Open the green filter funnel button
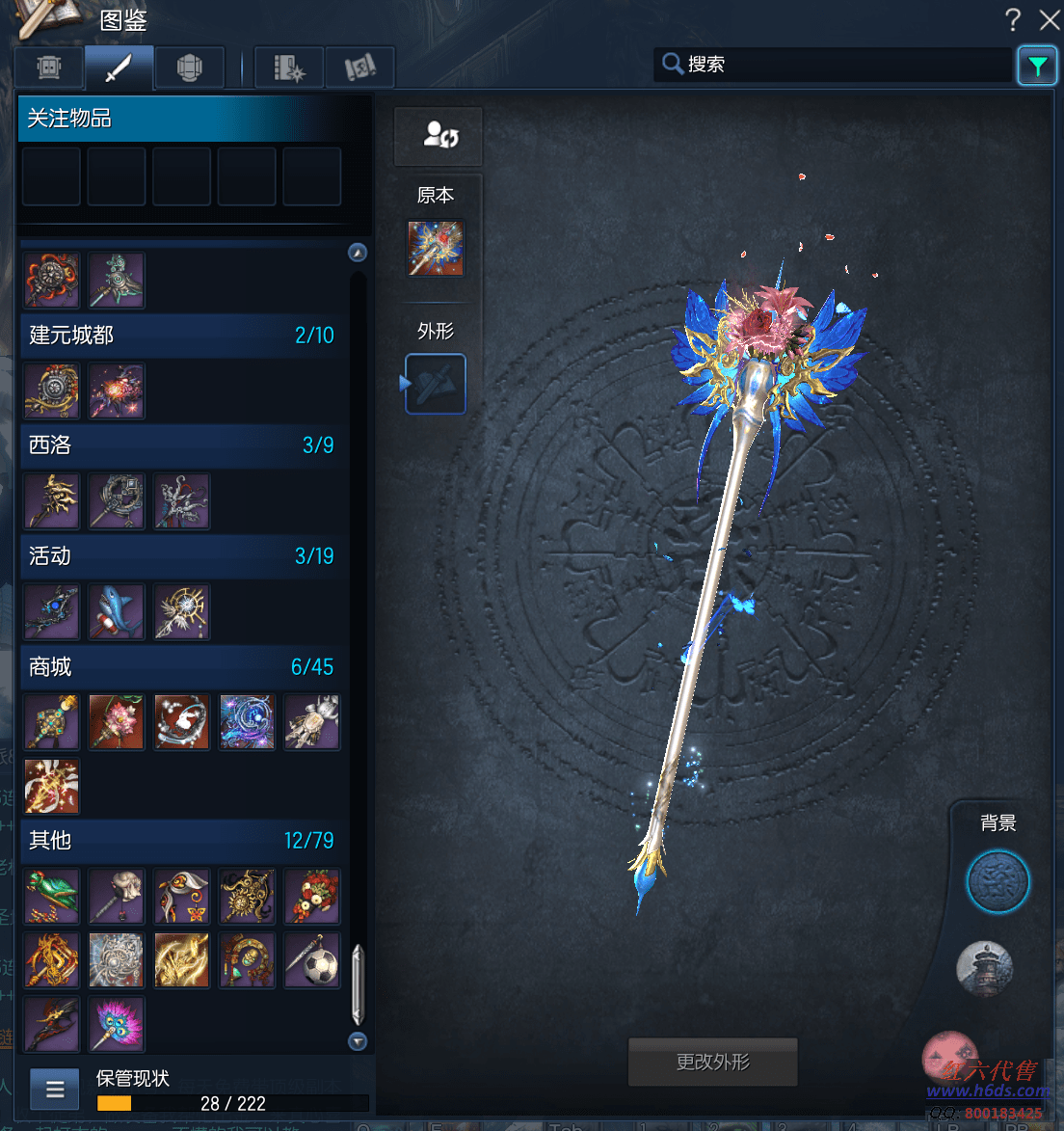Image resolution: width=1064 pixels, height=1131 pixels. point(1037,66)
